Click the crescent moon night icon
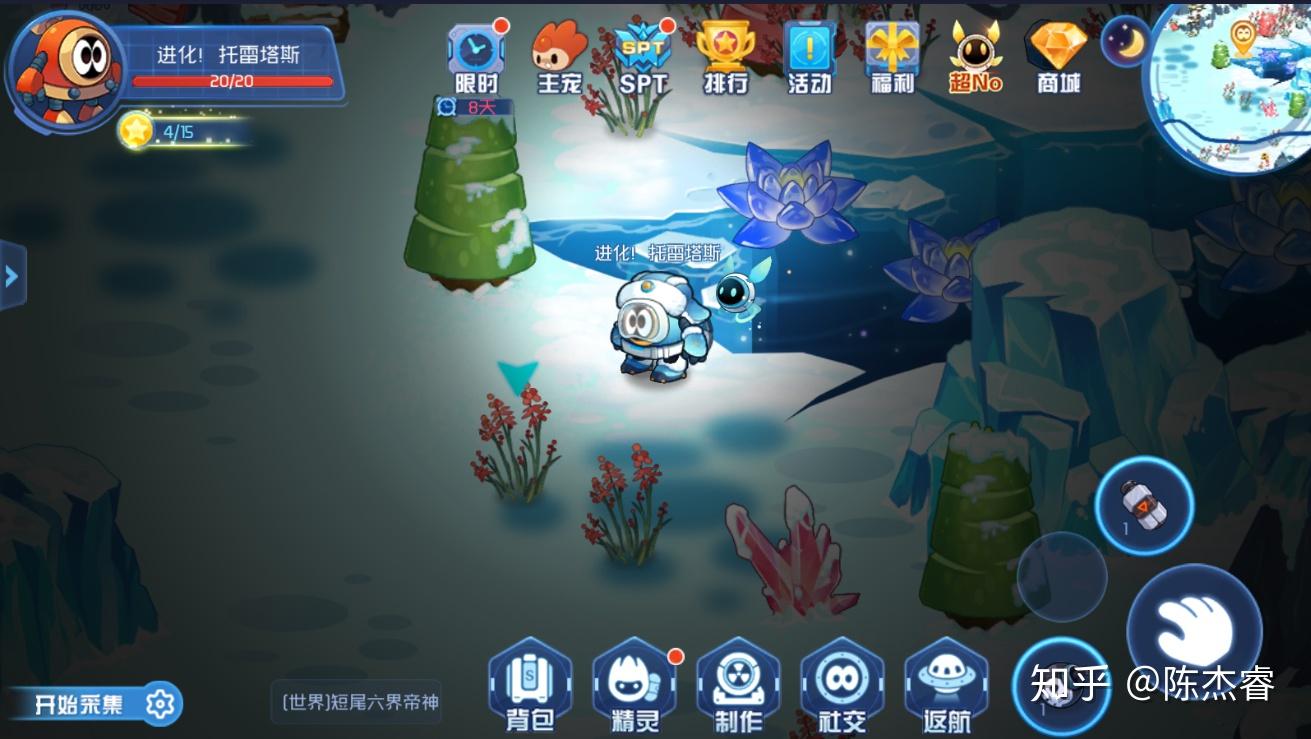The height and width of the screenshot is (739, 1311). (x=1126, y=41)
